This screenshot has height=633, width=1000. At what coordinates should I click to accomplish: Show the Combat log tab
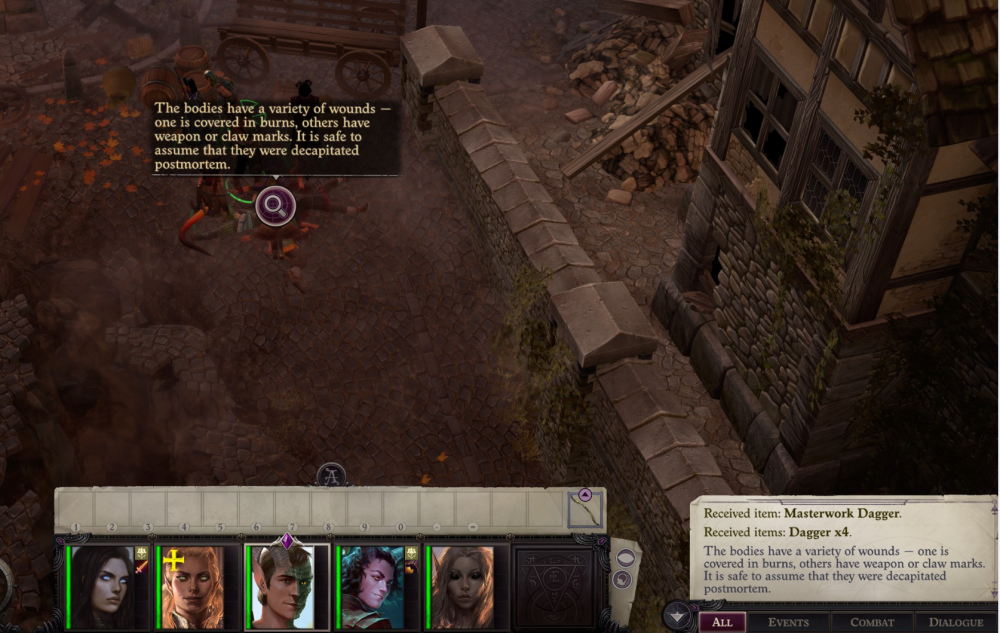point(872,622)
